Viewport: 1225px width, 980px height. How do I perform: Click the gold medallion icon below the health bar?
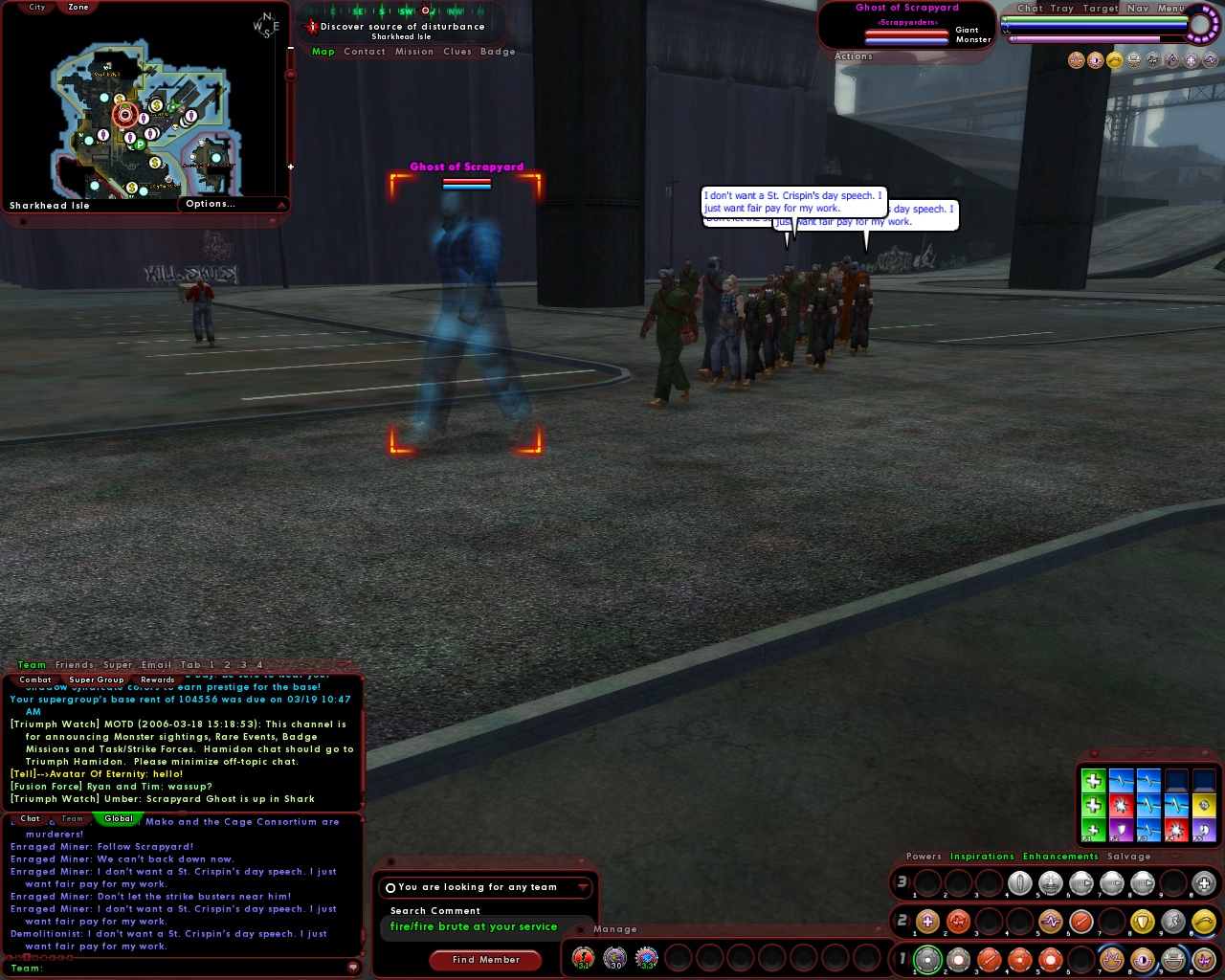pyautogui.click(x=1113, y=60)
